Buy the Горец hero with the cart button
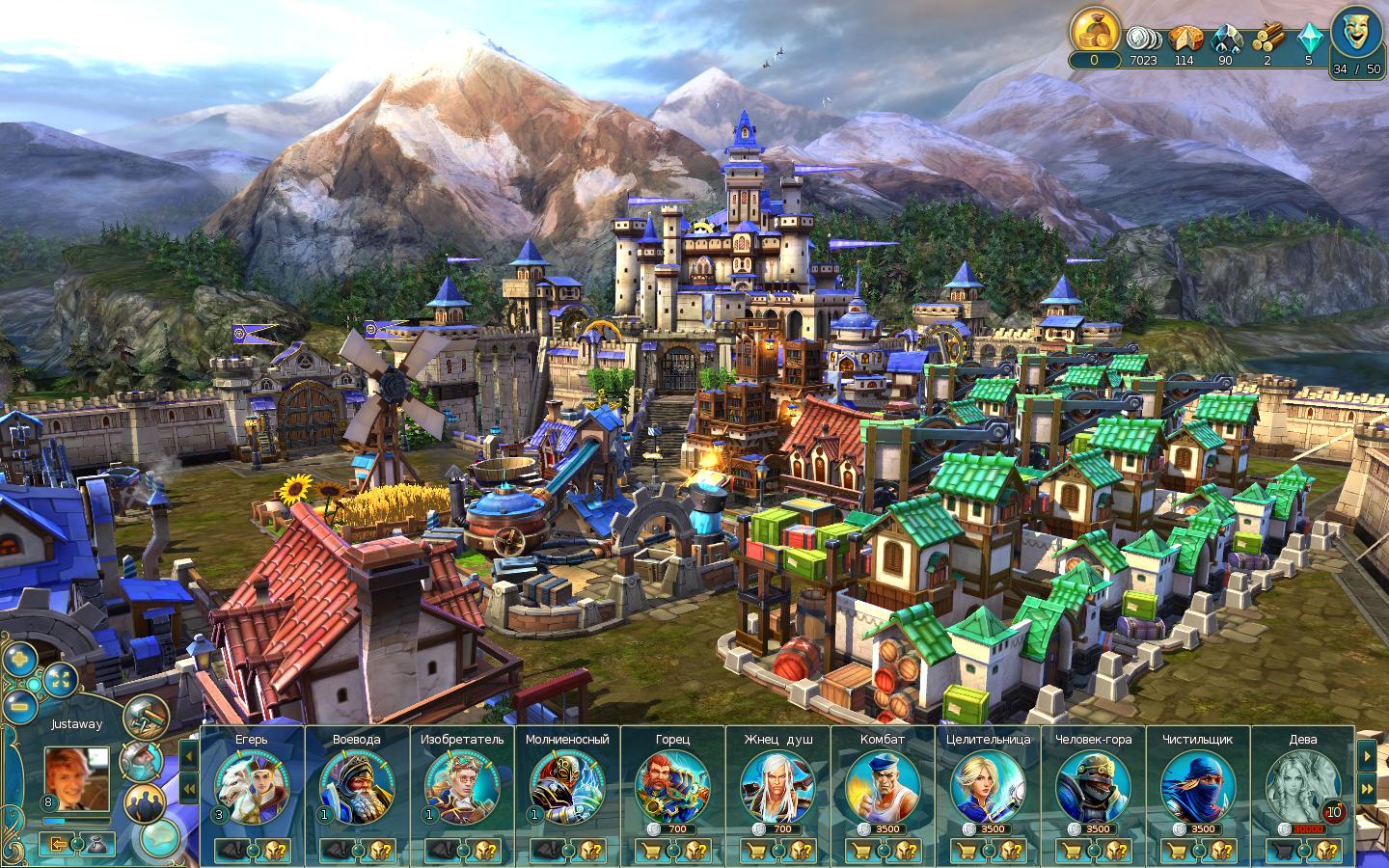Image resolution: width=1389 pixels, height=868 pixels. 650,851
